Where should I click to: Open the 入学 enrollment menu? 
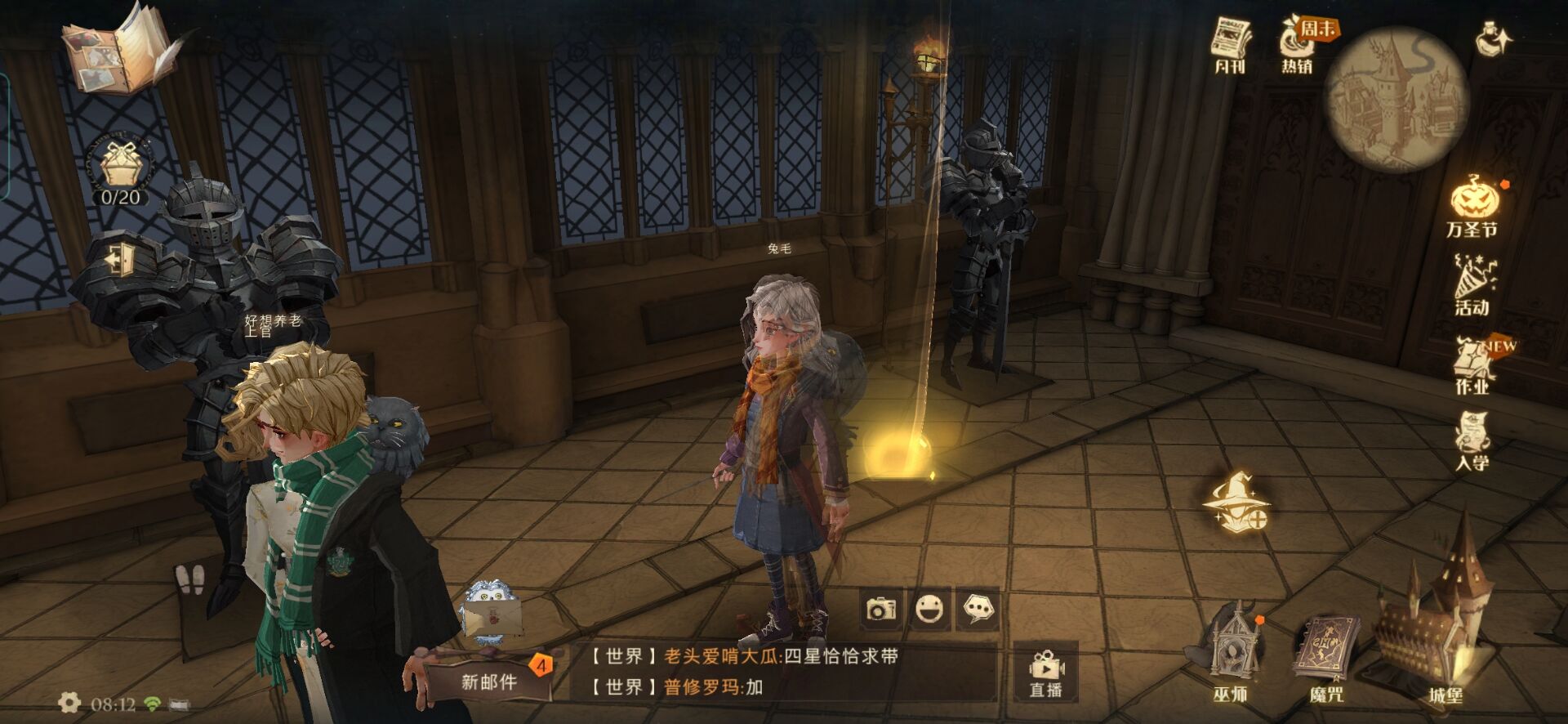(1472, 441)
